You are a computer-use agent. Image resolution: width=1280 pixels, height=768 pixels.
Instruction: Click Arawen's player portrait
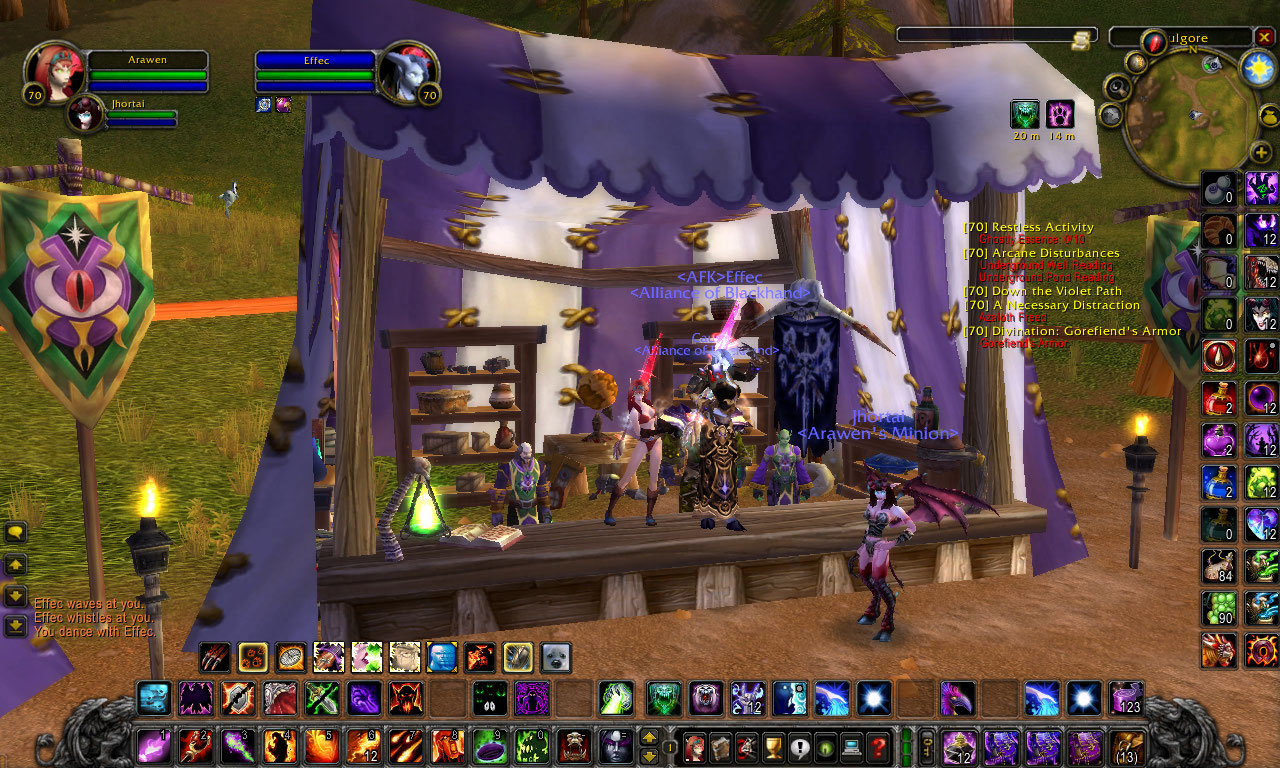(52, 71)
